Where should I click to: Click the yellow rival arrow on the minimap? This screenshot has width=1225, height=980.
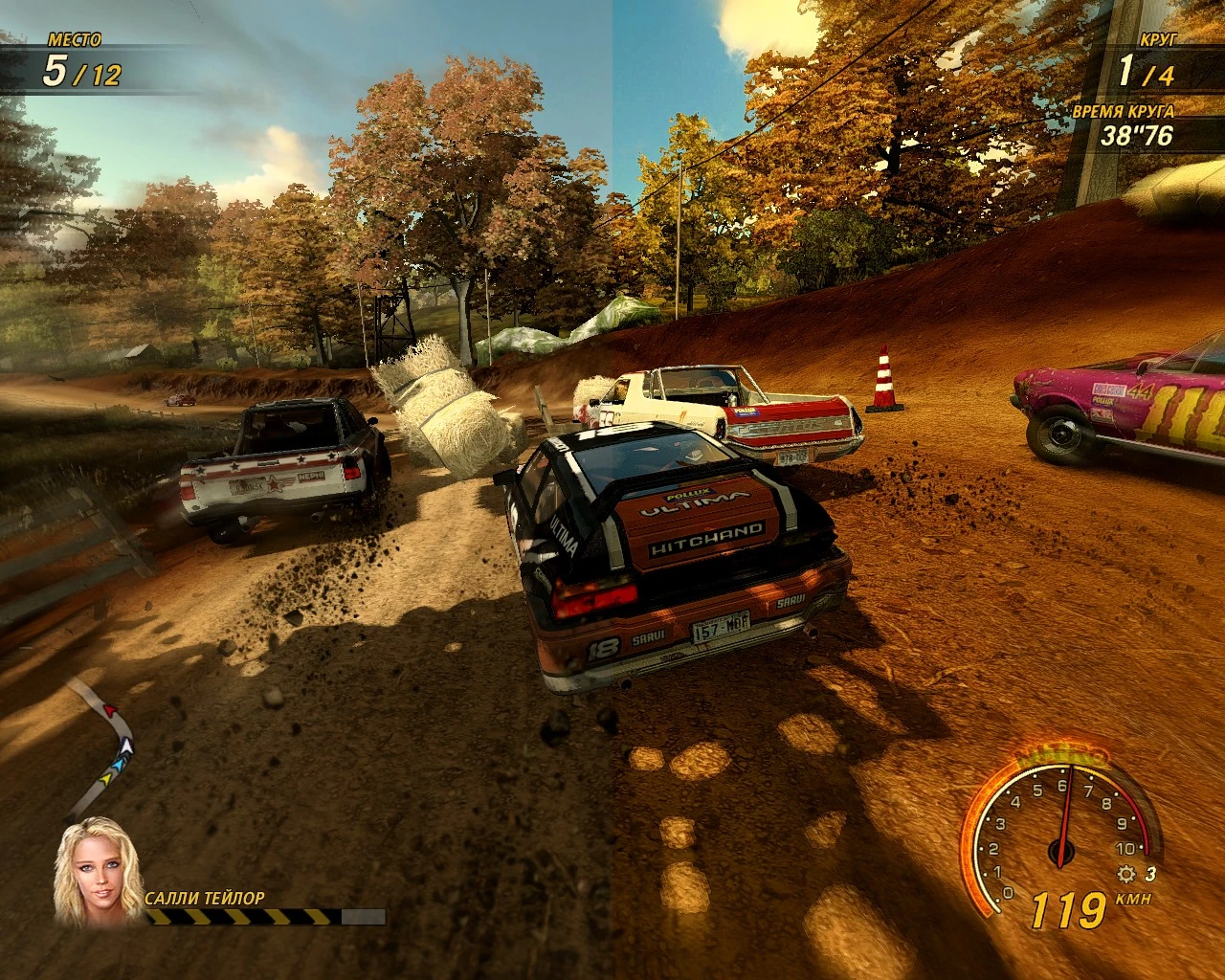(106, 778)
